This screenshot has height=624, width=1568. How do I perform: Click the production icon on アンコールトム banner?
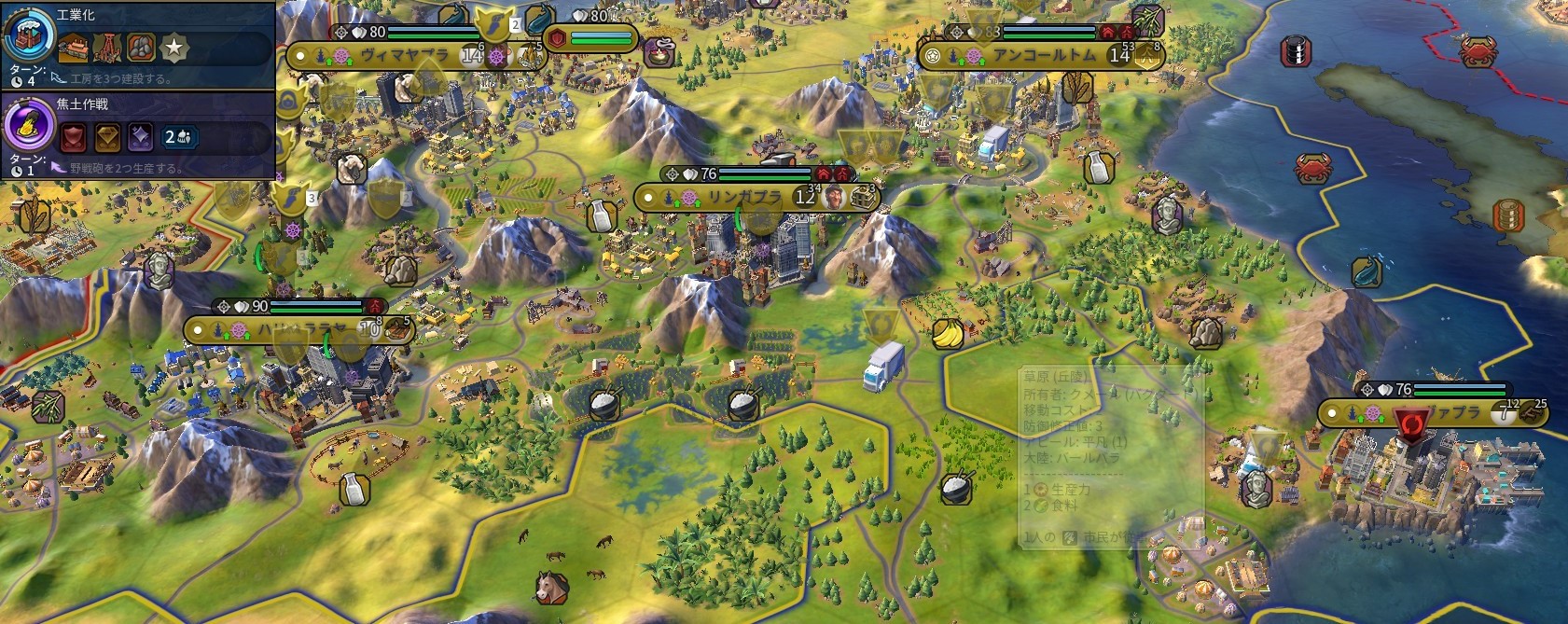[x=1148, y=56]
